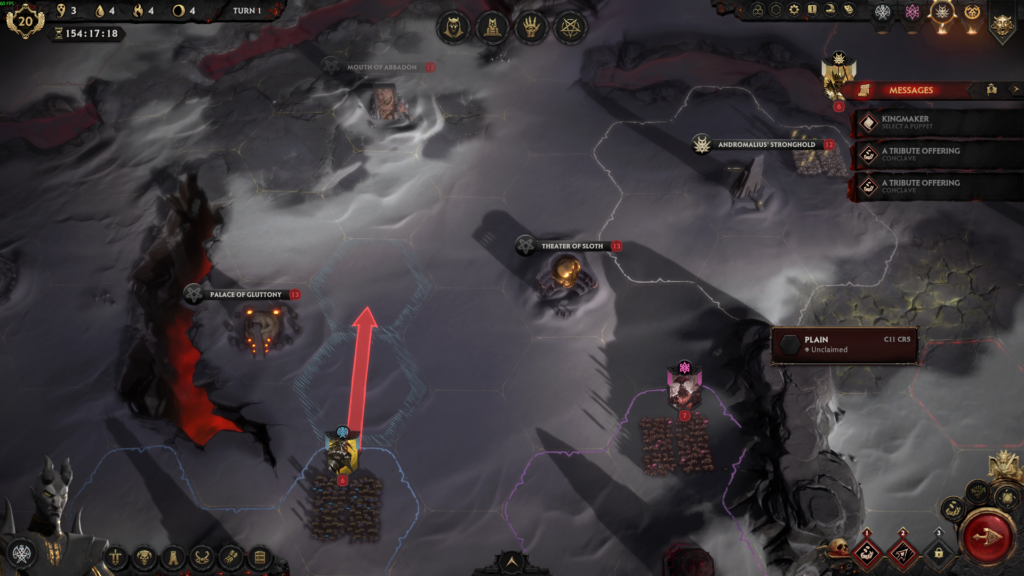
Task: Expand the bottom center arrow tab
Action: (511, 564)
